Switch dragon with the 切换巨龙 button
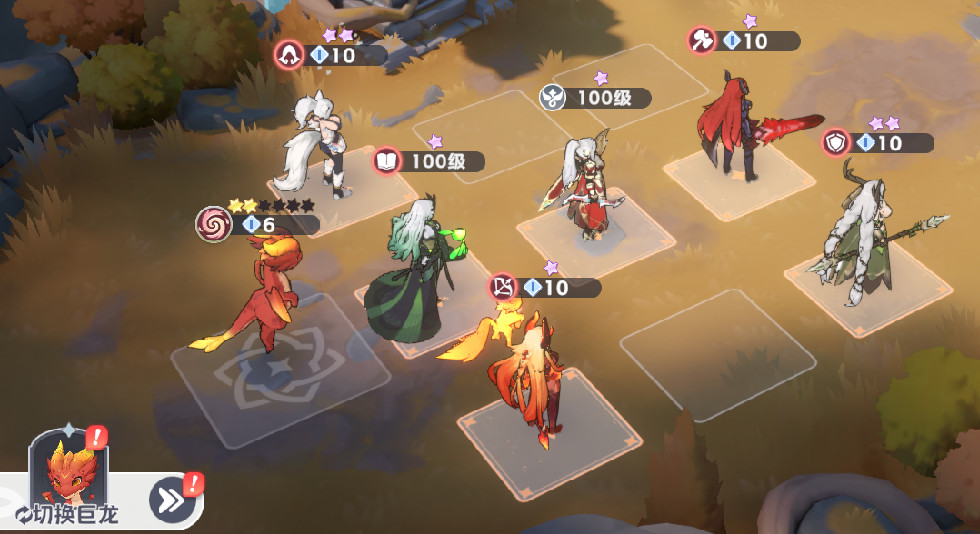 pos(67,515)
